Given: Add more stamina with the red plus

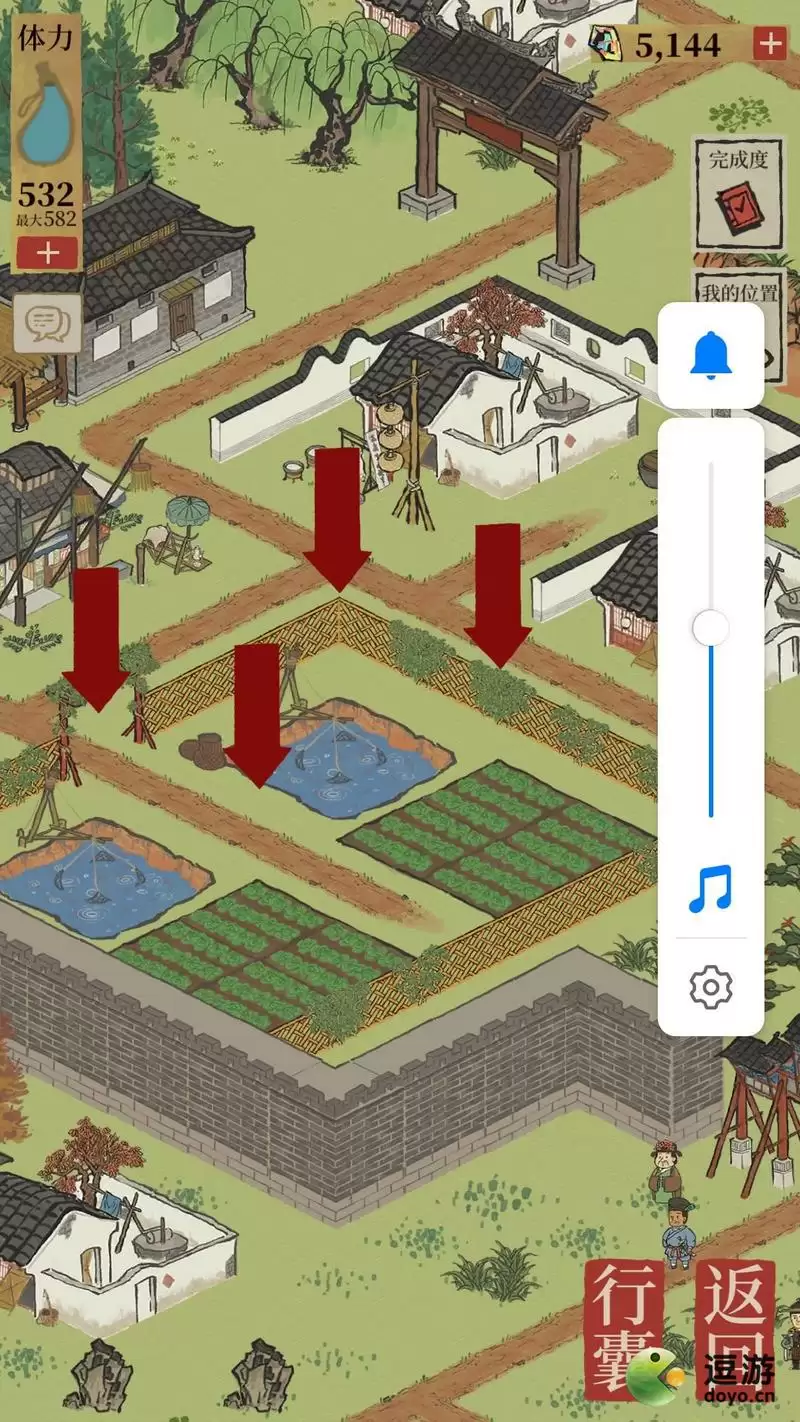Looking at the screenshot, I should click(47, 253).
